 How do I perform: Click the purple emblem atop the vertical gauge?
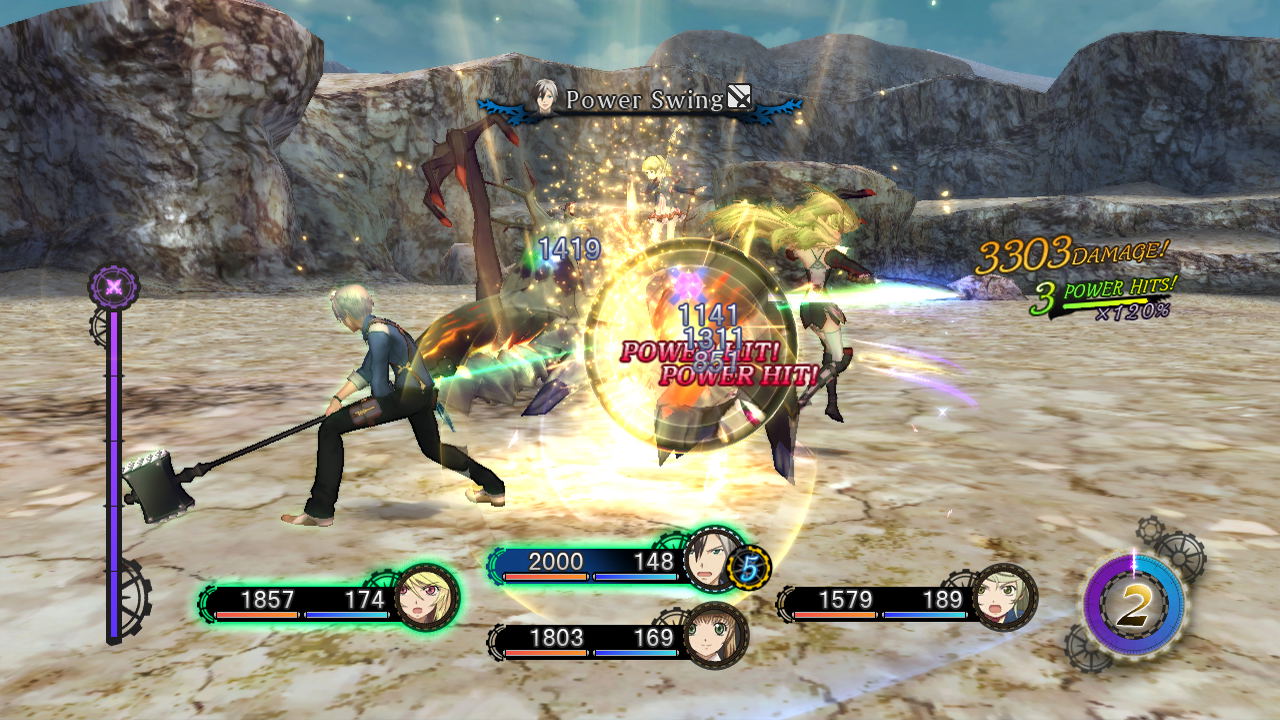(x=114, y=287)
